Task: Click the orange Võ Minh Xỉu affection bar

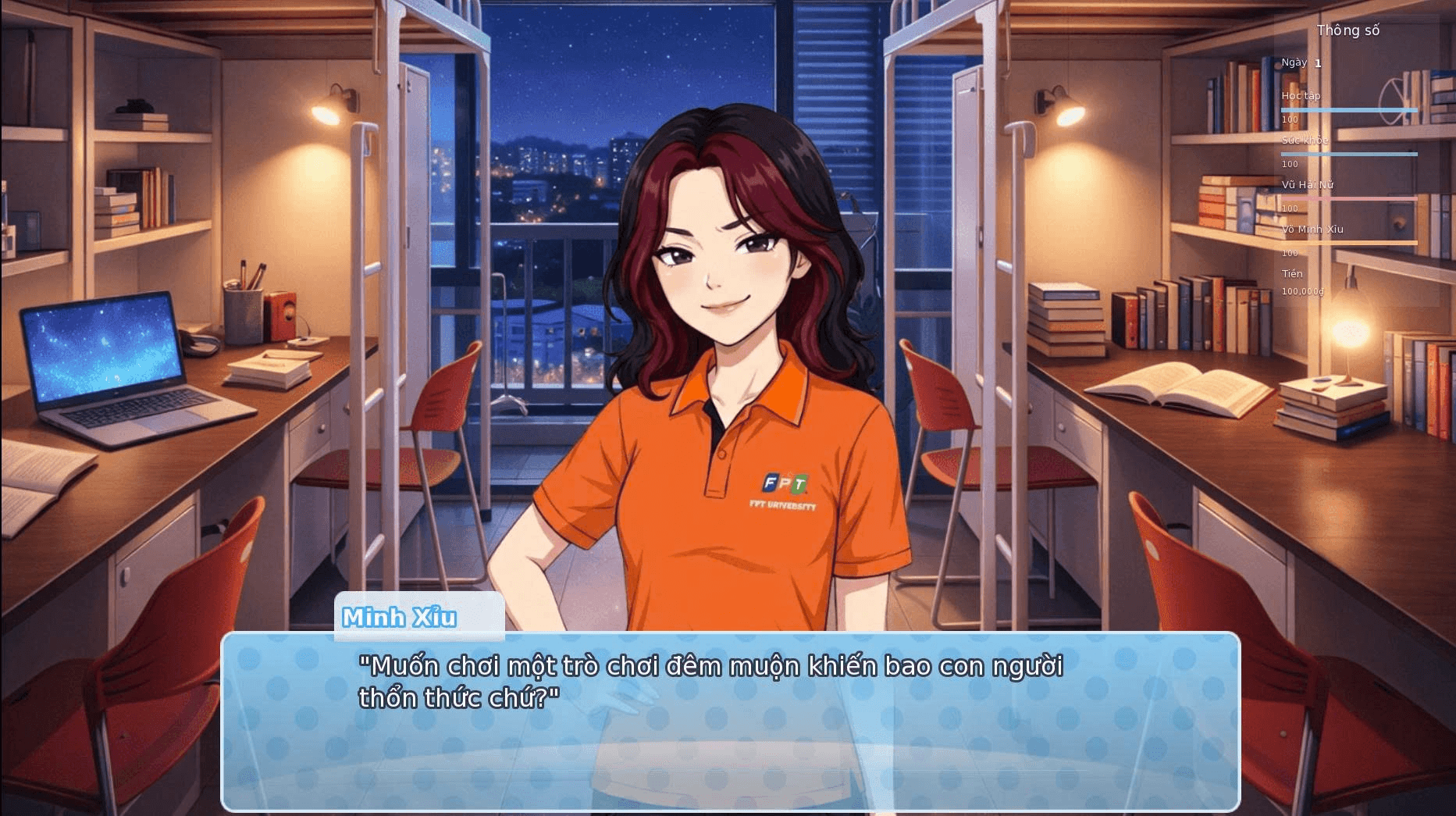Action: (x=1349, y=241)
